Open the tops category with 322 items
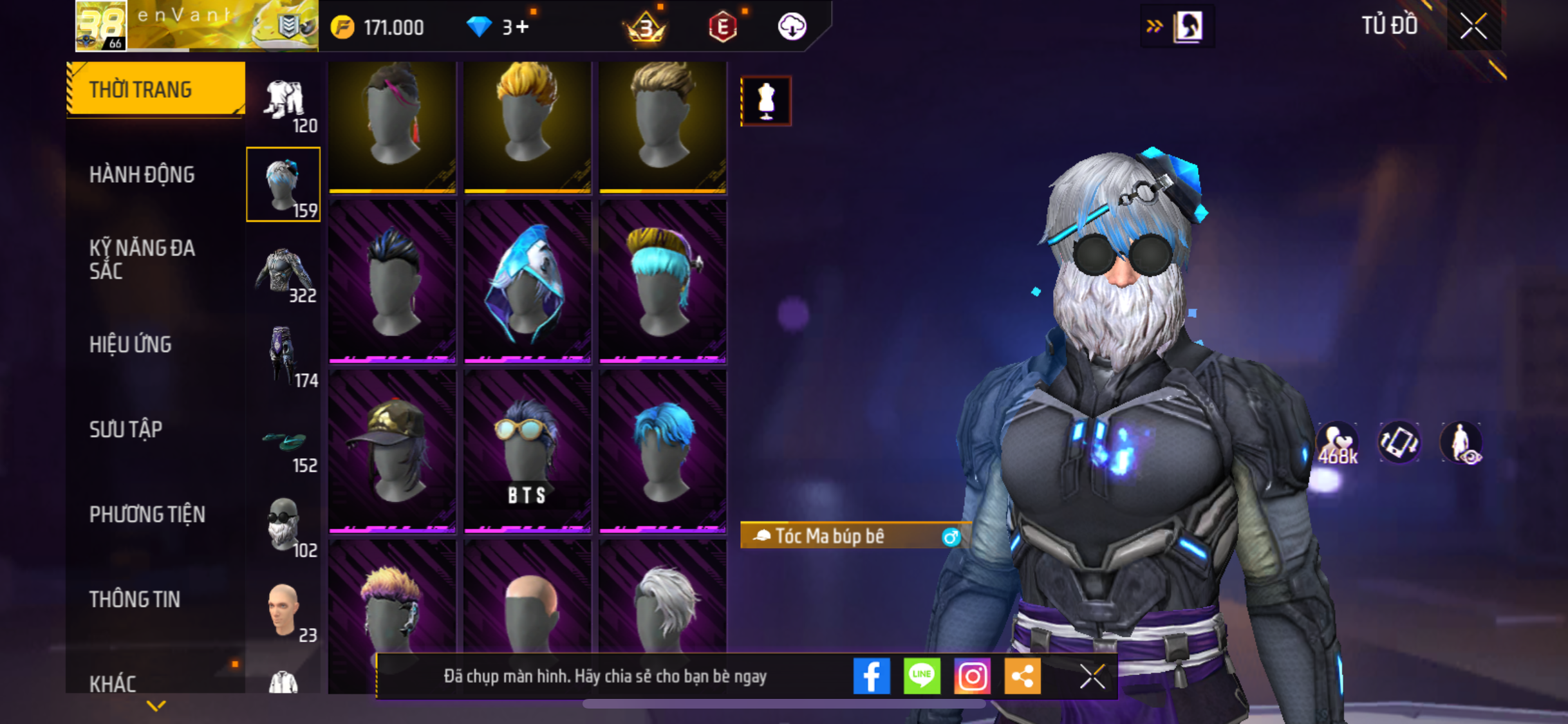The image size is (1568, 724). [x=284, y=273]
